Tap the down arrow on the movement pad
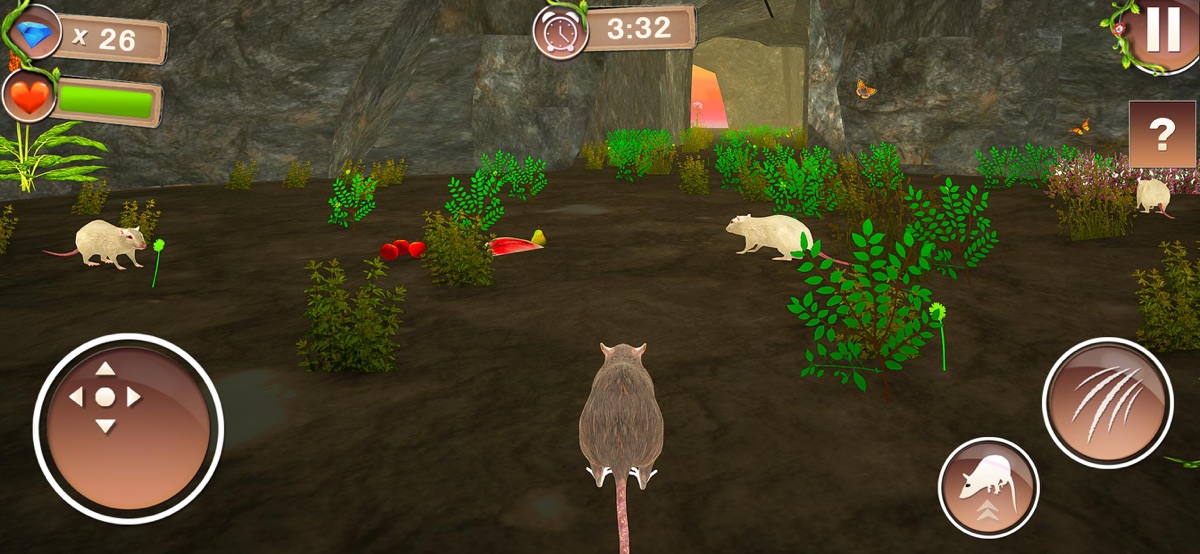The height and width of the screenshot is (554, 1200). click(105, 426)
